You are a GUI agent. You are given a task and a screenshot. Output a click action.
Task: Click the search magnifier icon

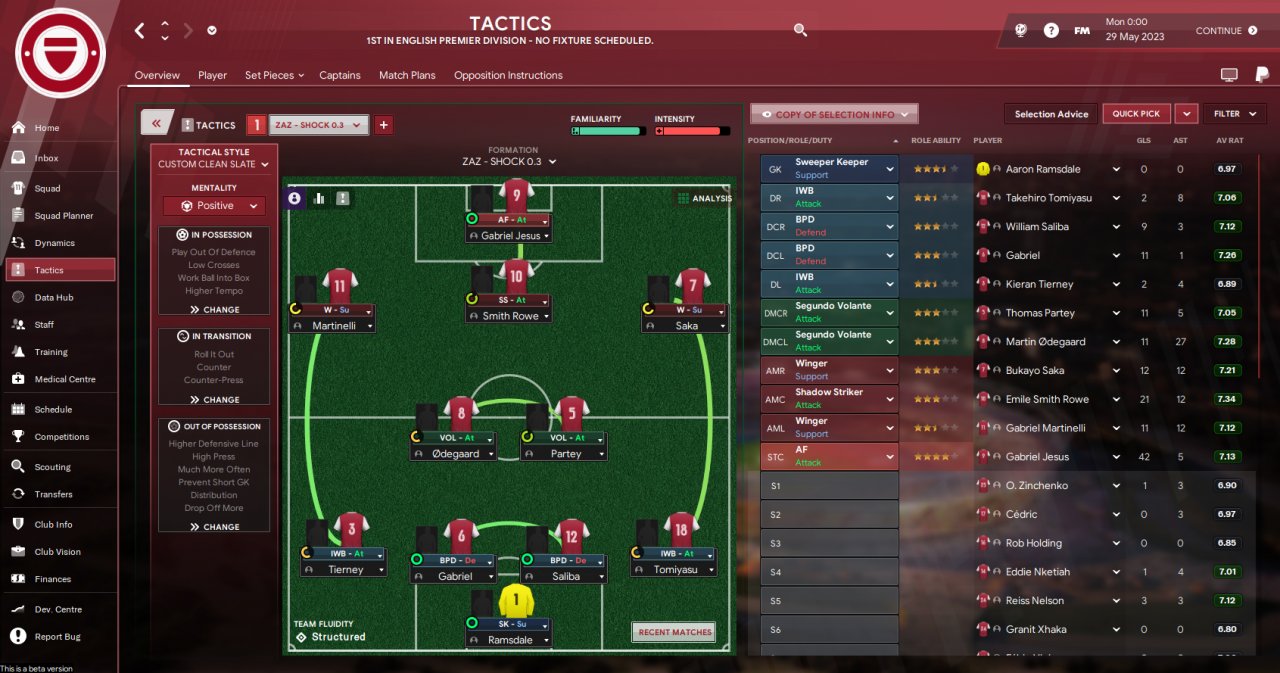pyautogui.click(x=800, y=31)
